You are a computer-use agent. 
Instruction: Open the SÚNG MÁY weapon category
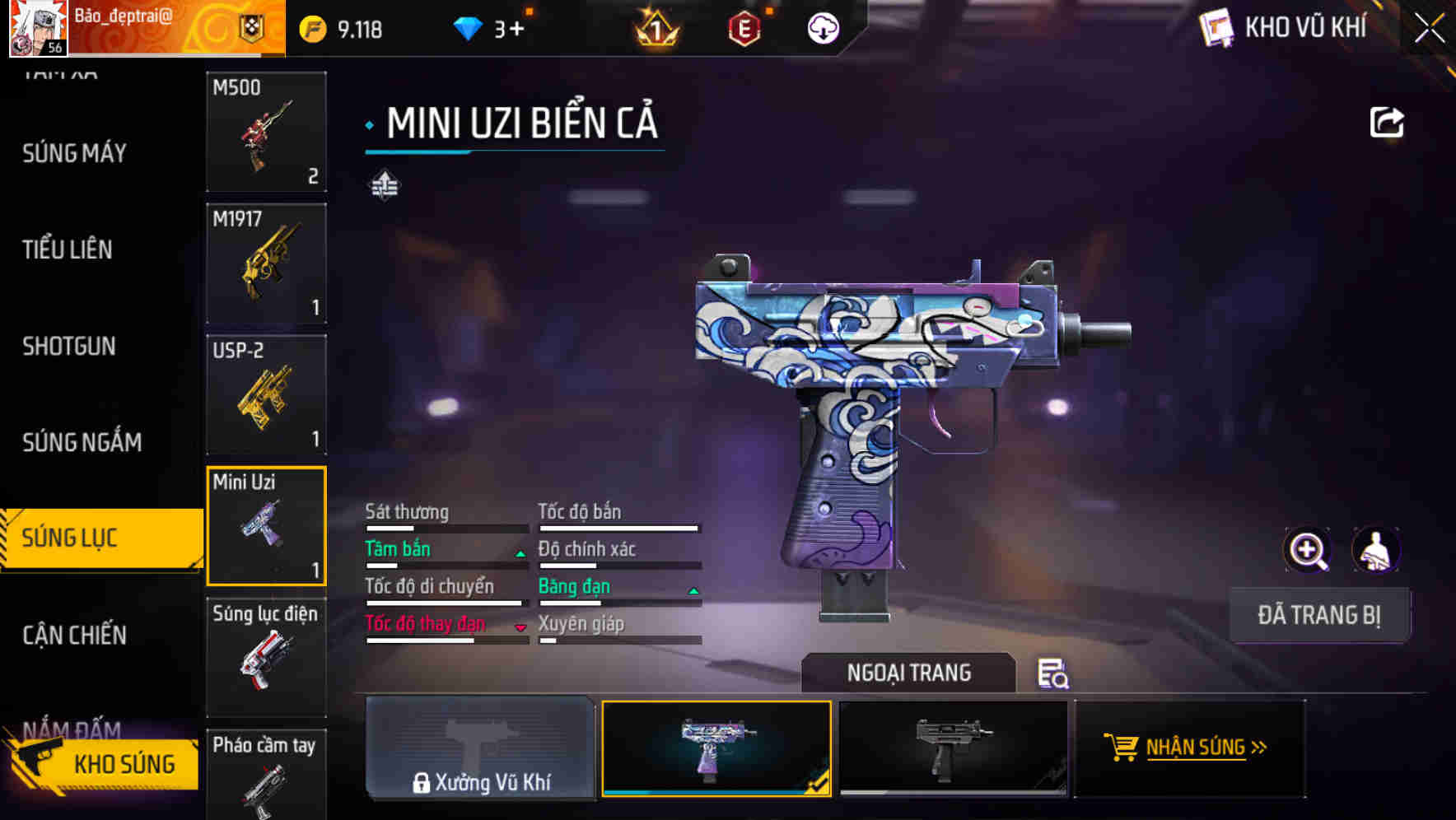pos(74,153)
